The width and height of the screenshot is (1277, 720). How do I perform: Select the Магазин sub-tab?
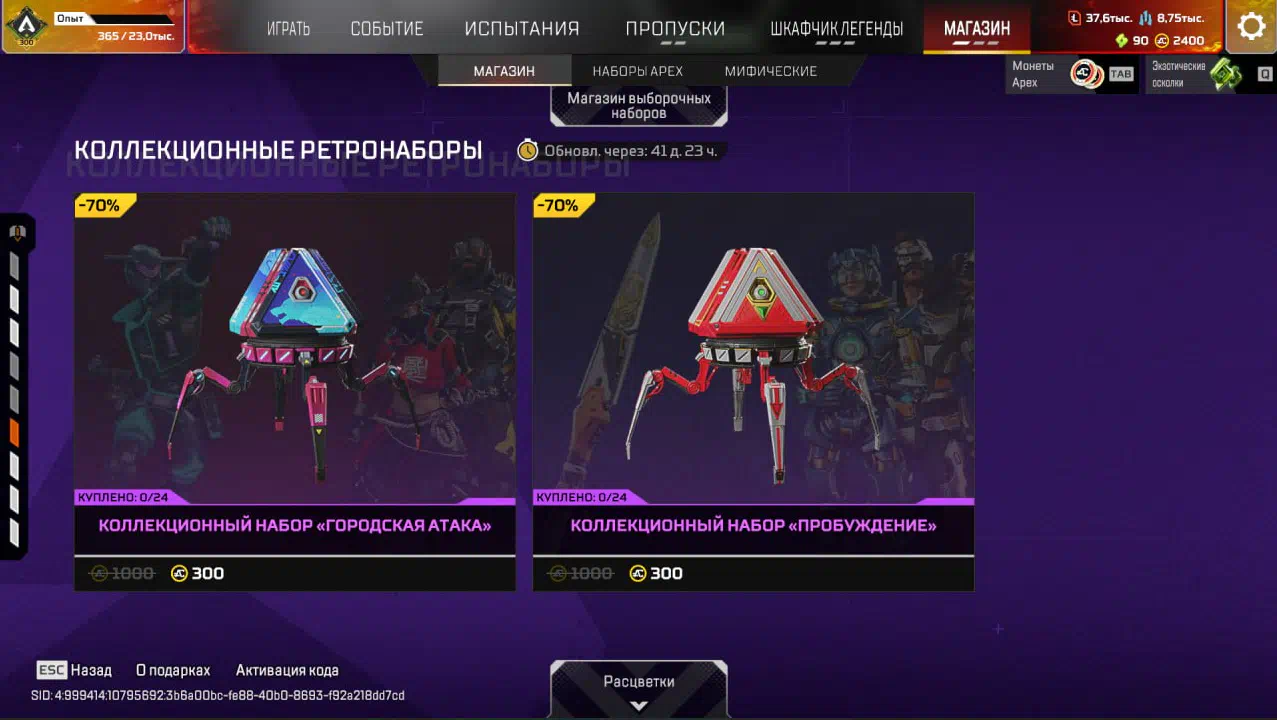504,71
